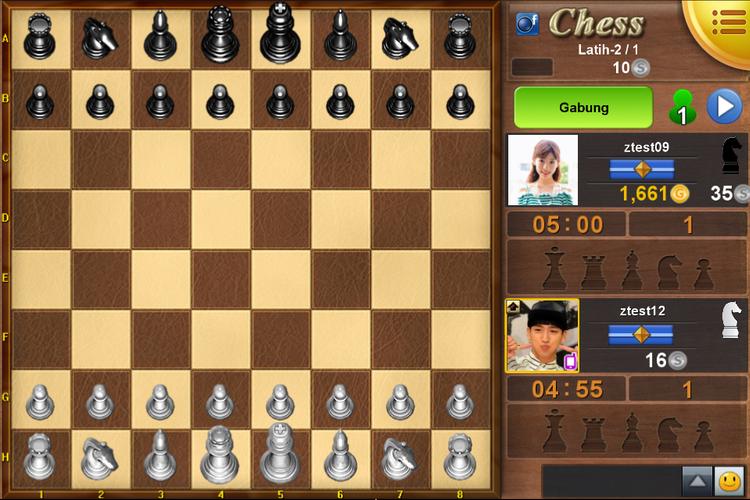Expand the chat with the up arrow
Viewport: 750px width, 500px height.
click(x=695, y=481)
